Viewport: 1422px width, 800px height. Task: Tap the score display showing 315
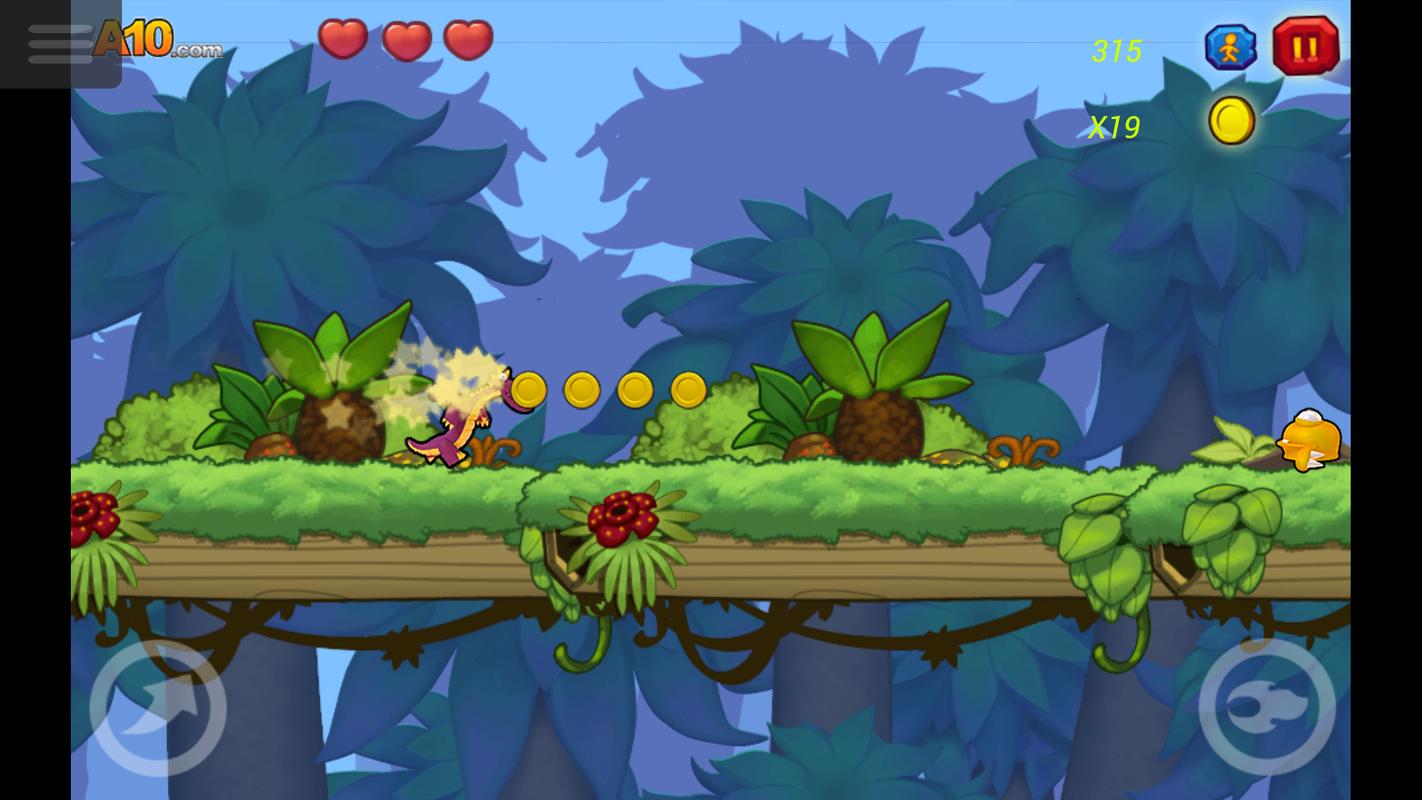(x=1117, y=50)
